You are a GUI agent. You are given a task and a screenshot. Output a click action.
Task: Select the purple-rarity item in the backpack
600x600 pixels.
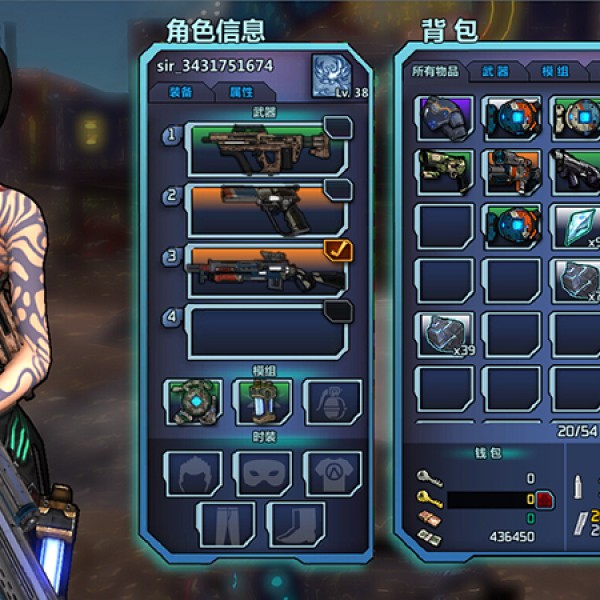pos(445,117)
